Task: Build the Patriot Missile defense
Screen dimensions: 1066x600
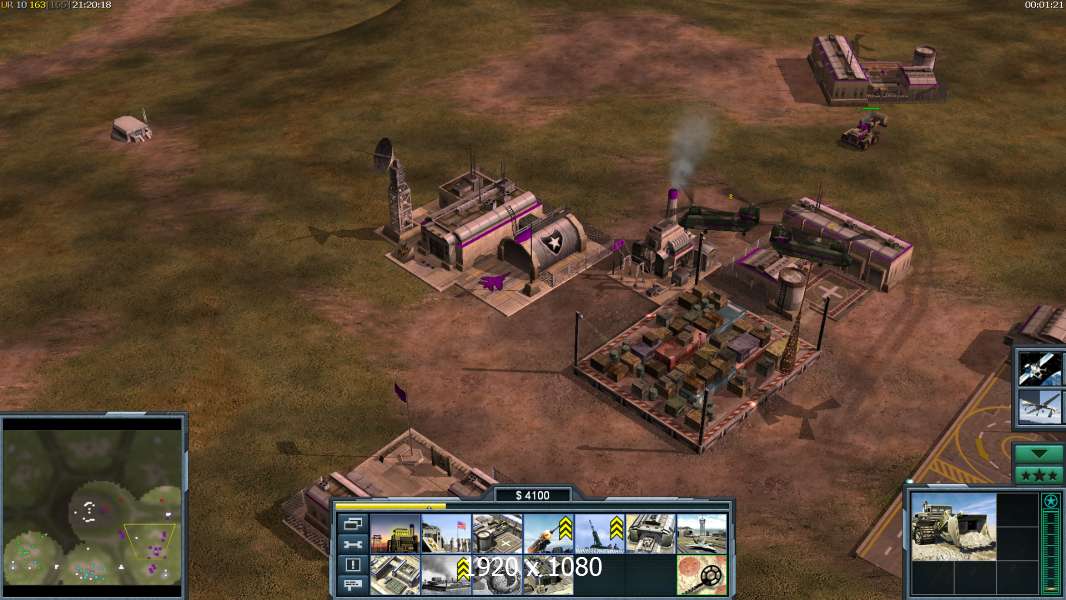Action: 548,534
